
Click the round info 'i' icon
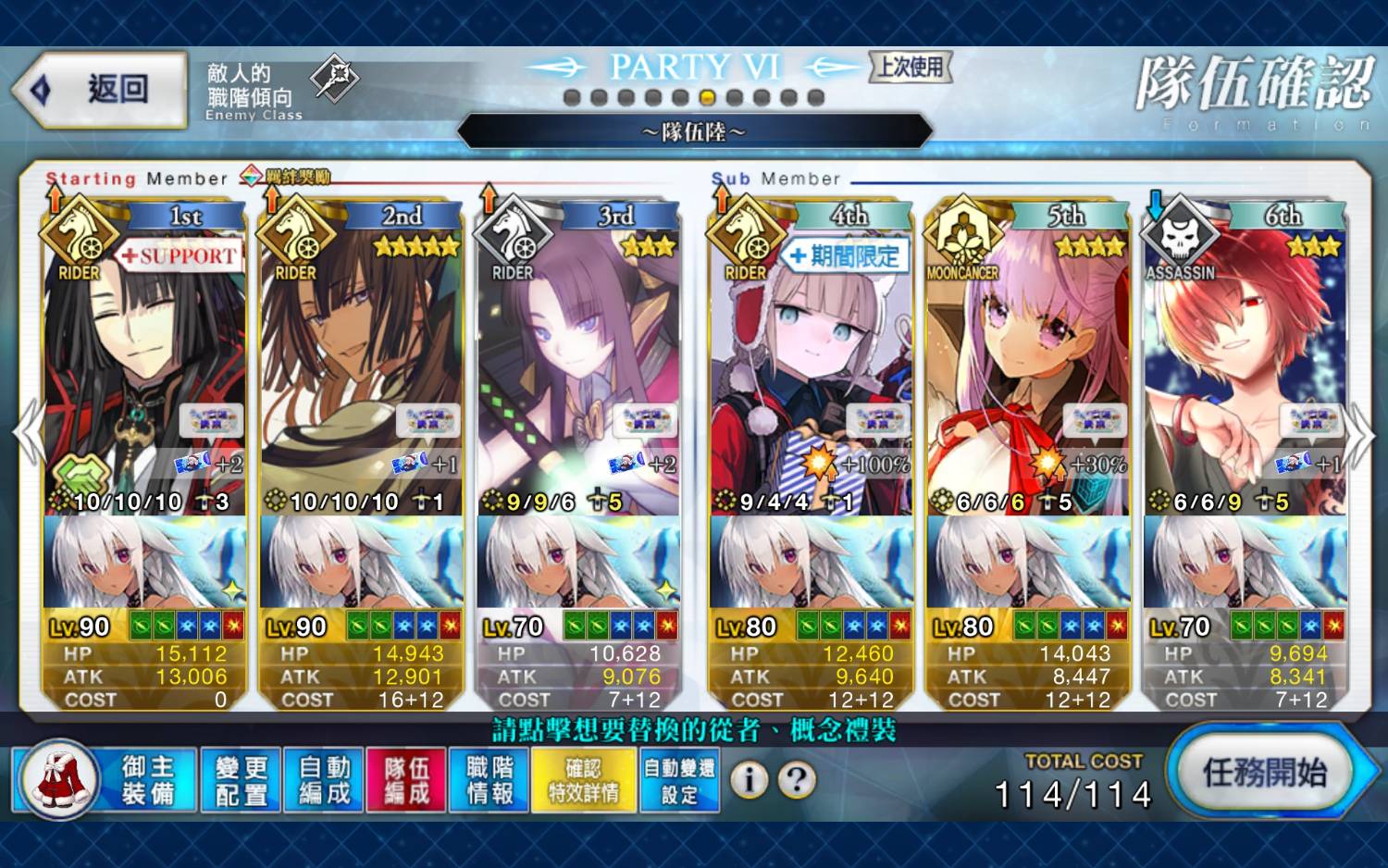[749, 780]
